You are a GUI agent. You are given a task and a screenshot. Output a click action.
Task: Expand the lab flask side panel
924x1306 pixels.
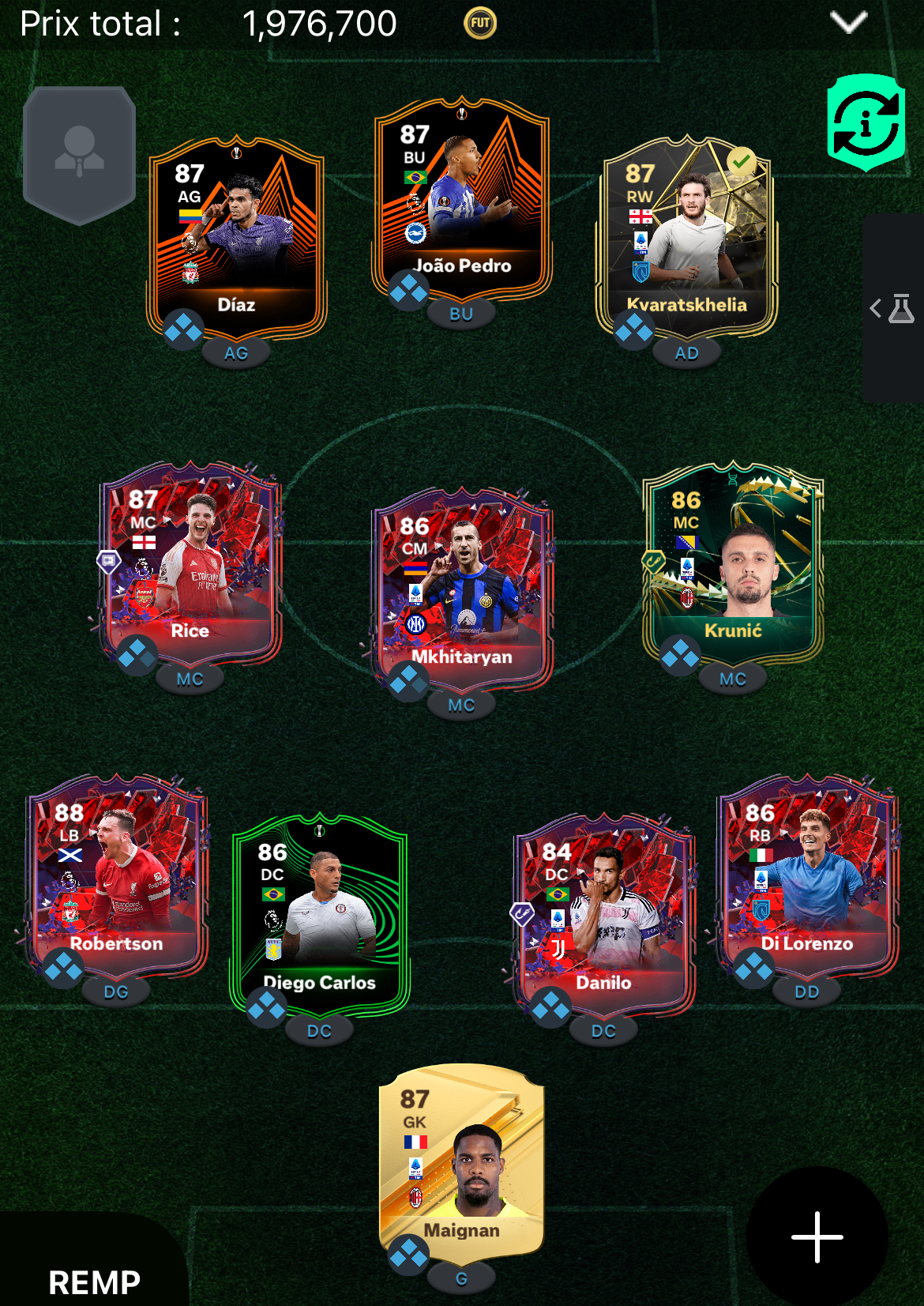(893, 308)
